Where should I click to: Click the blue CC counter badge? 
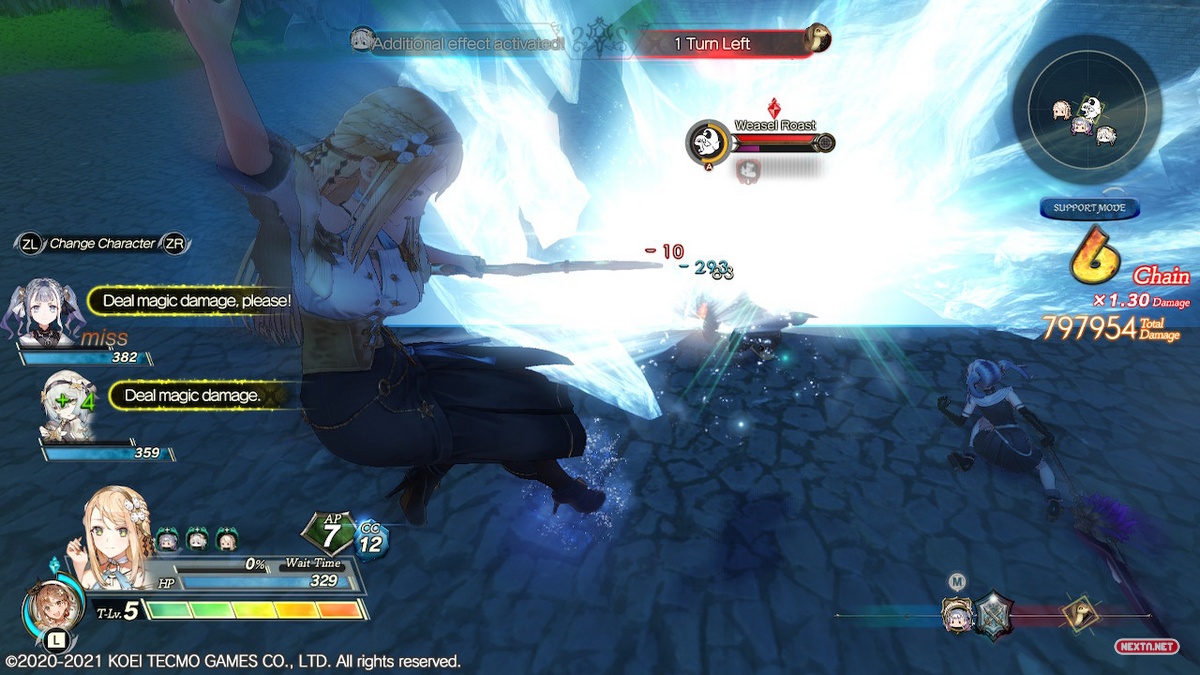pyautogui.click(x=370, y=540)
